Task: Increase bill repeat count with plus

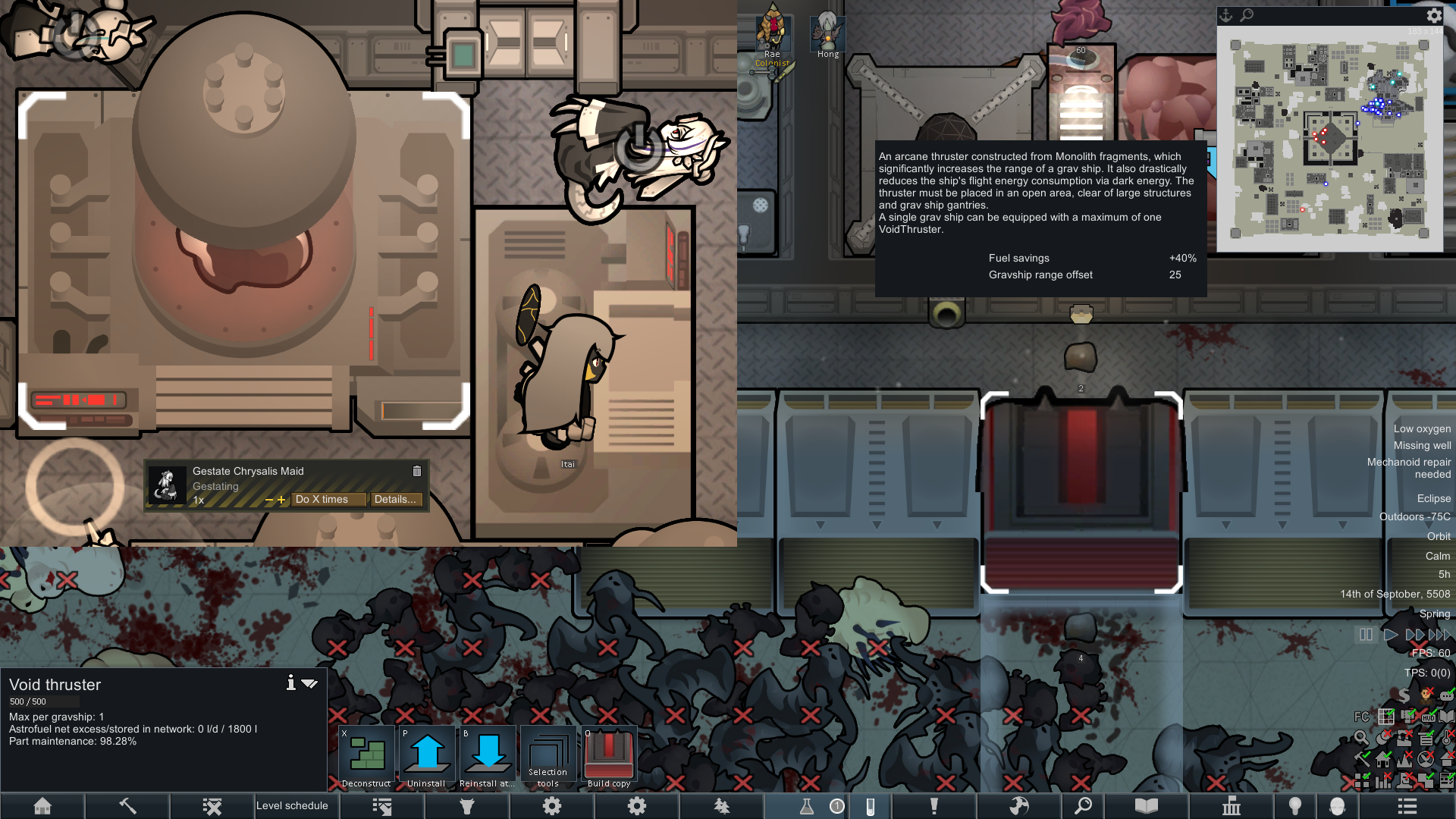Action: point(281,500)
